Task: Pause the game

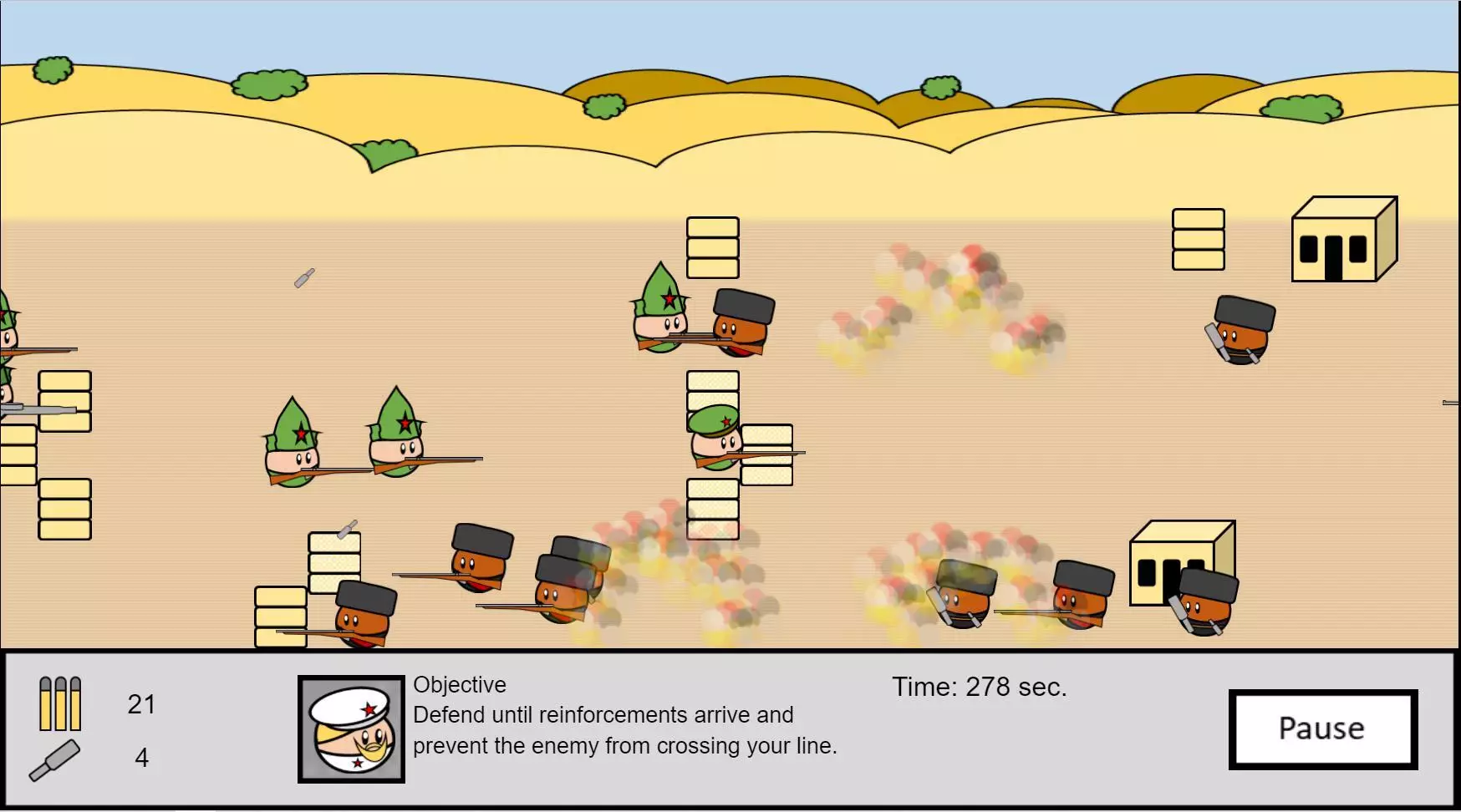Action: click(1322, 728)
